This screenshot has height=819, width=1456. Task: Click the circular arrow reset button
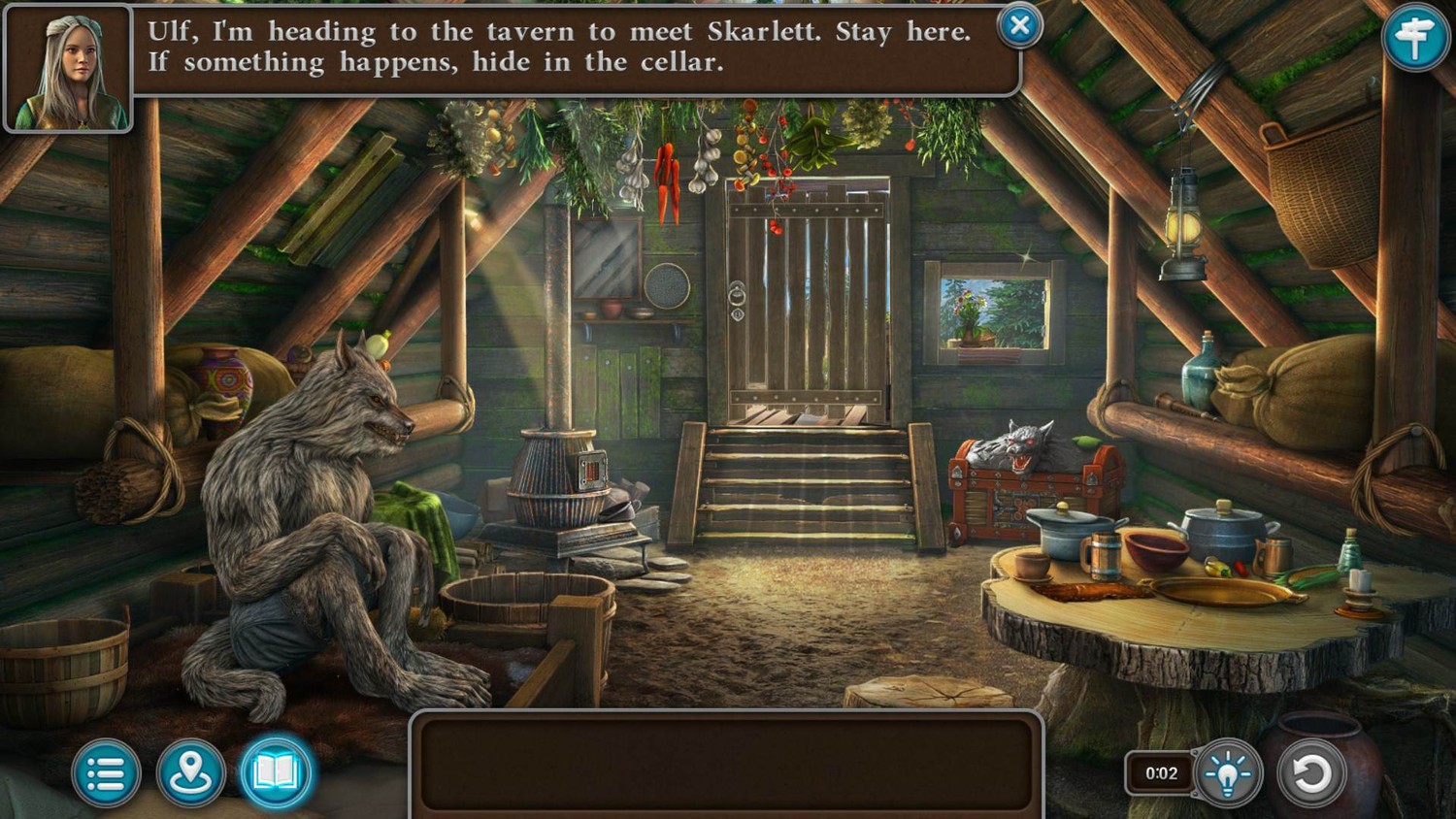[1311, 773]
